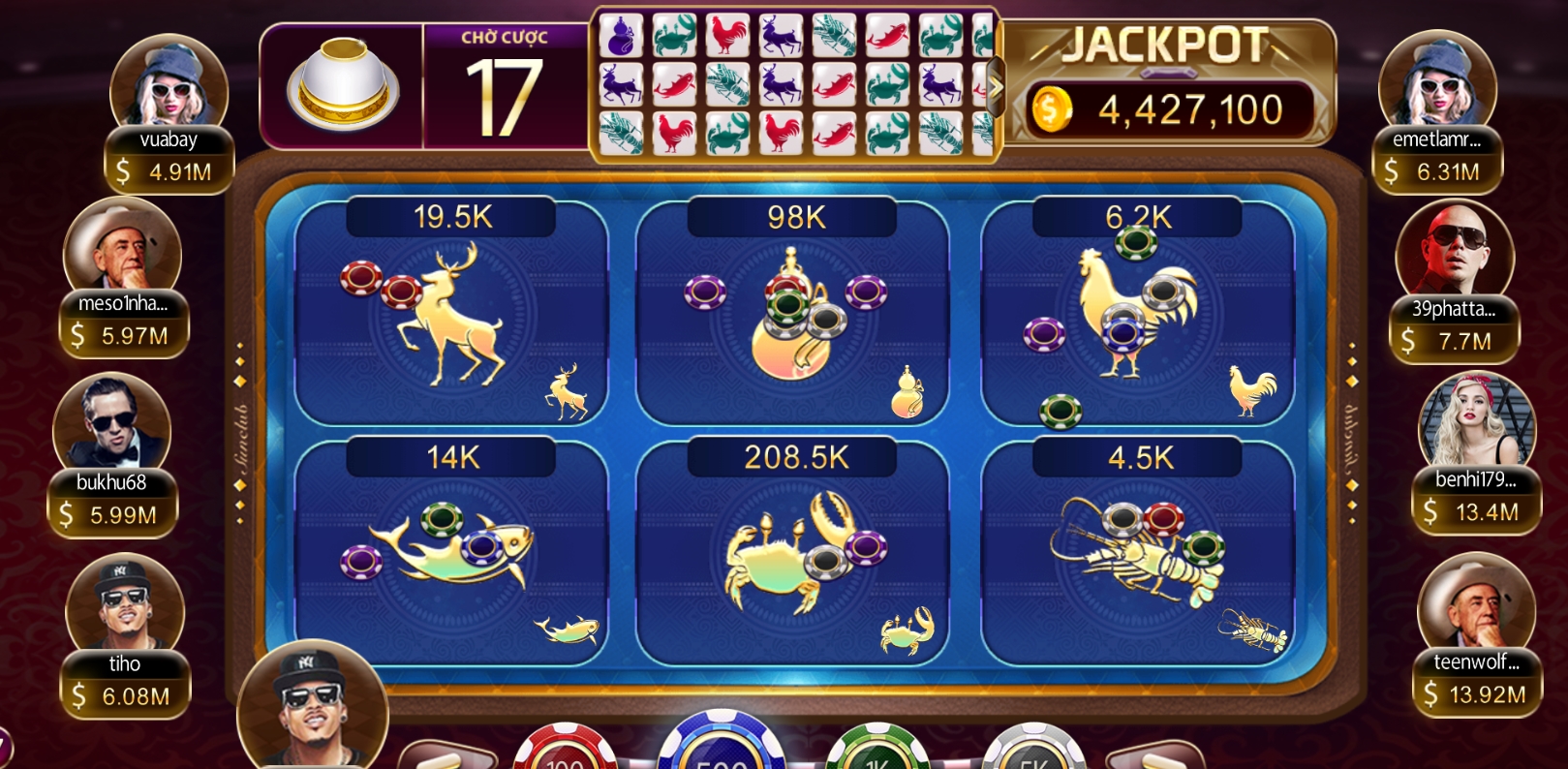
Task: Open bukhu68's player profile
Action: 111,426
